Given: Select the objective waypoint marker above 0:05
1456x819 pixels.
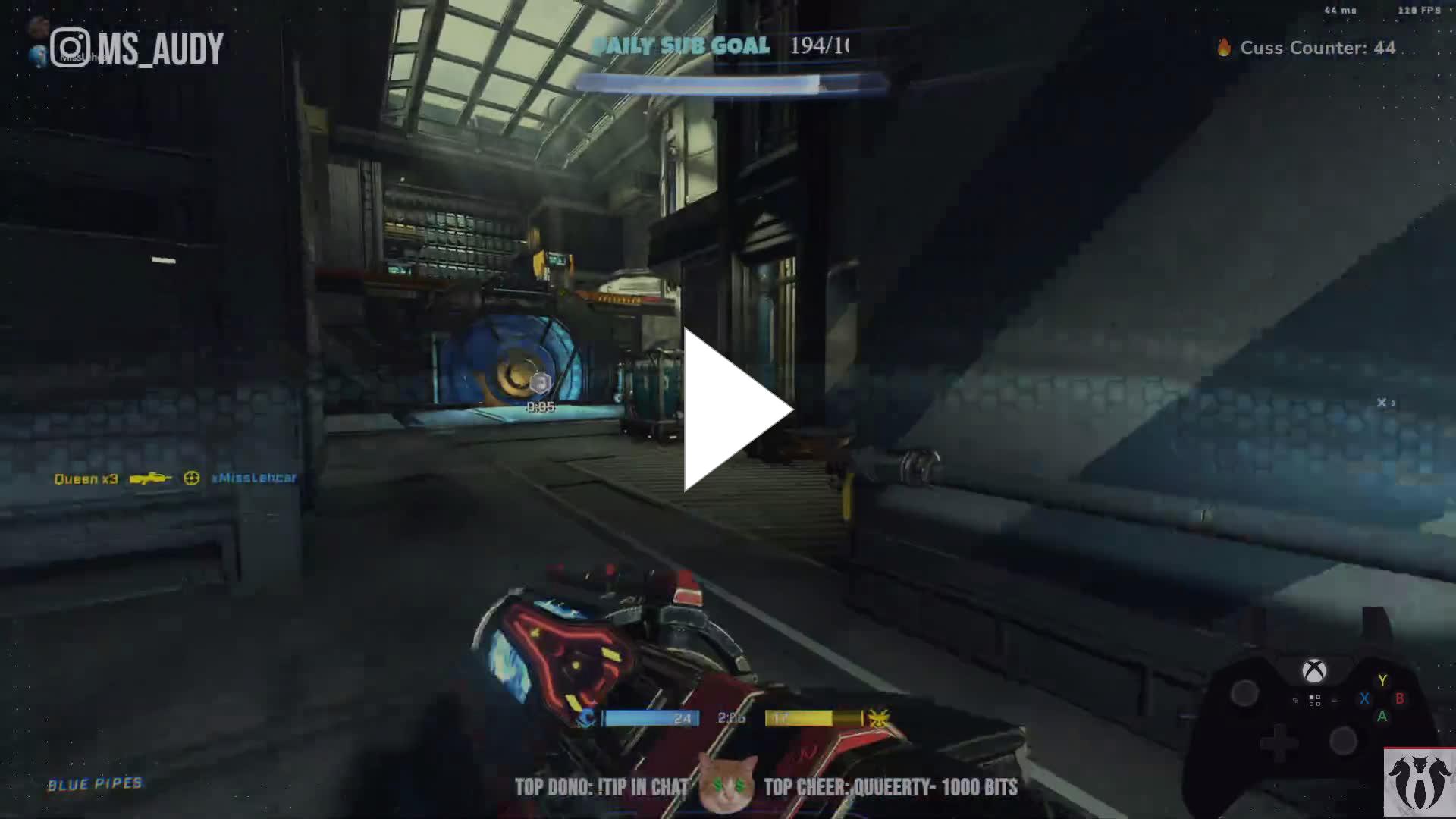Looking at the screenshot, I should [x=540, y=384].
